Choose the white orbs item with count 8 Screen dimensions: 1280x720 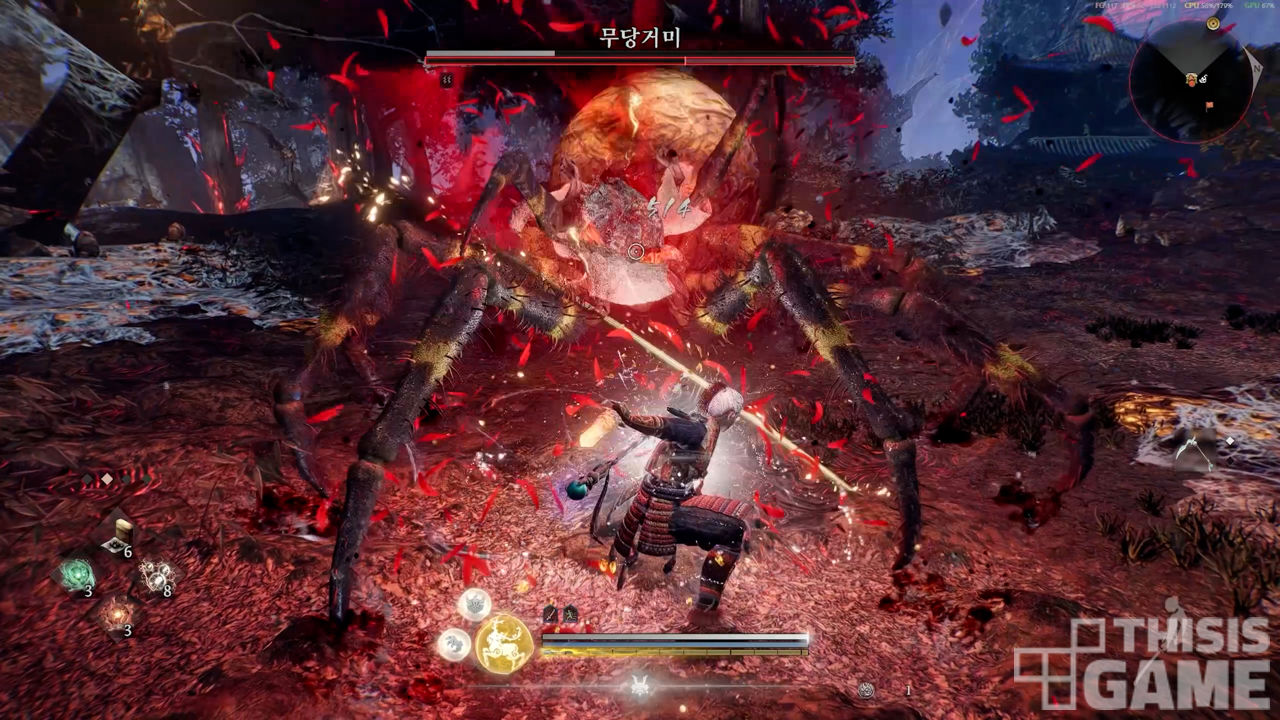point(156,575)
